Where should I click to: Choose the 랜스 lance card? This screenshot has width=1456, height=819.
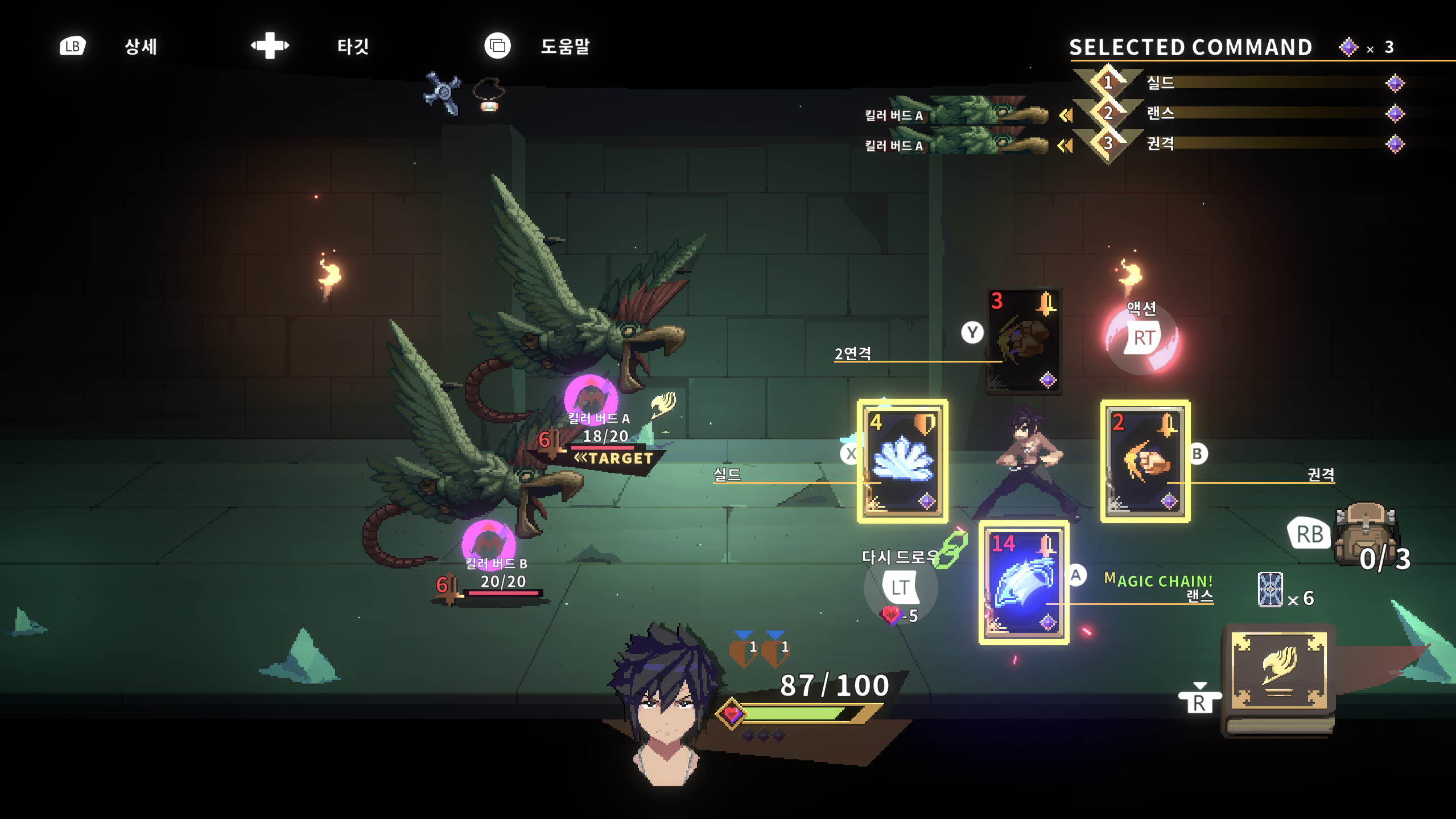pyautogui.click(x=1024, y=582)
